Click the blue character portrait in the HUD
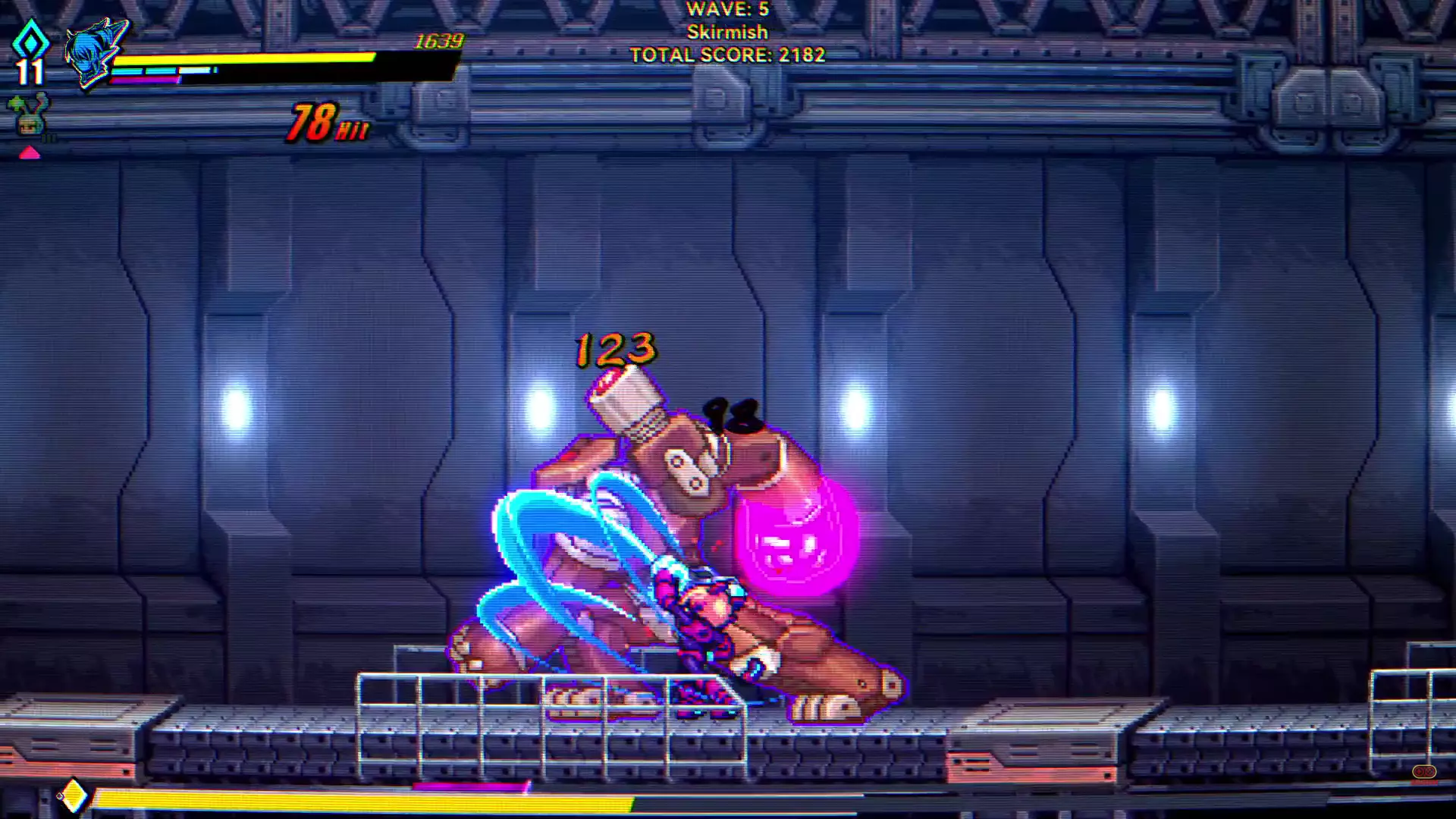 pyautogui.click(x=91, y=53)
